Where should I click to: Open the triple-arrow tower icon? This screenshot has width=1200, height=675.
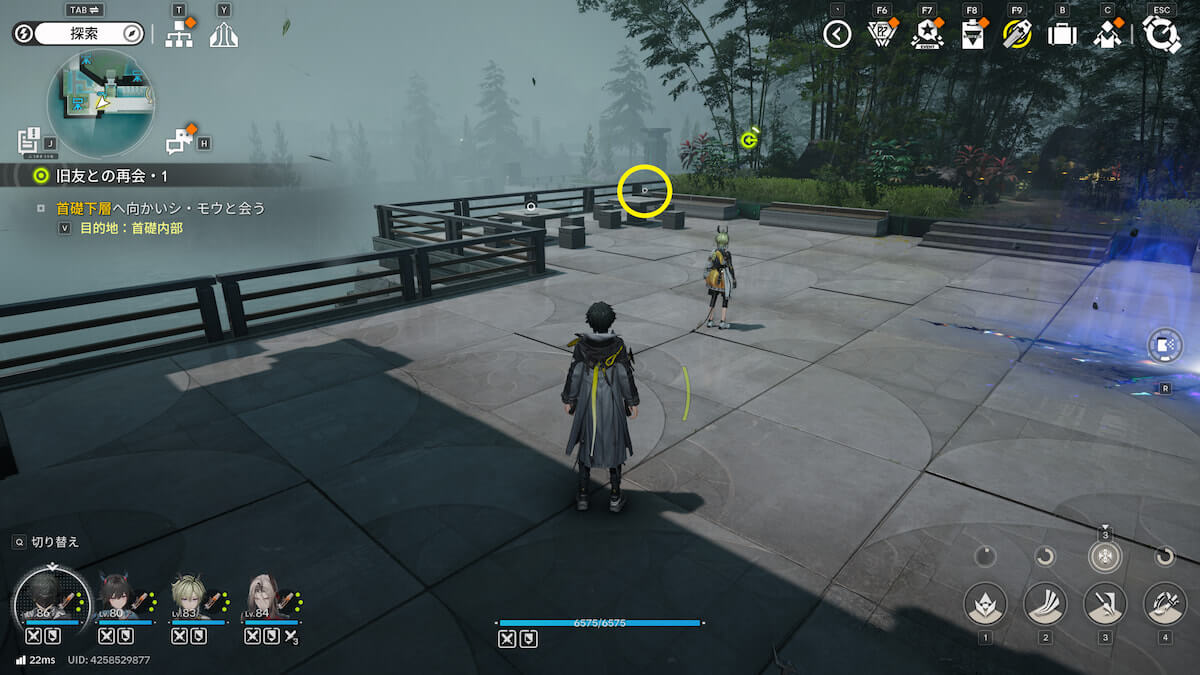click(224, 35)
